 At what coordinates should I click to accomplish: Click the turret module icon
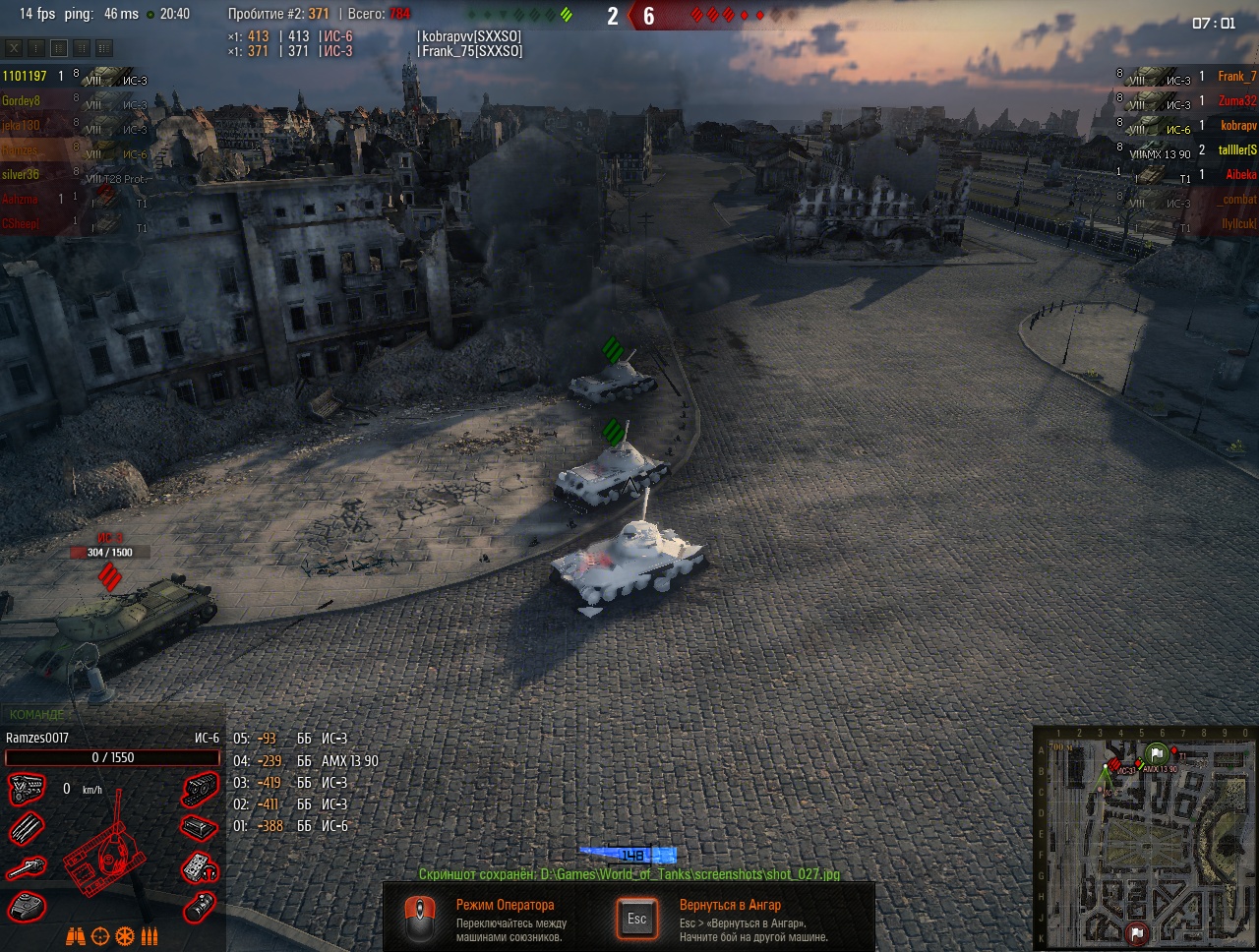(27, 906)
